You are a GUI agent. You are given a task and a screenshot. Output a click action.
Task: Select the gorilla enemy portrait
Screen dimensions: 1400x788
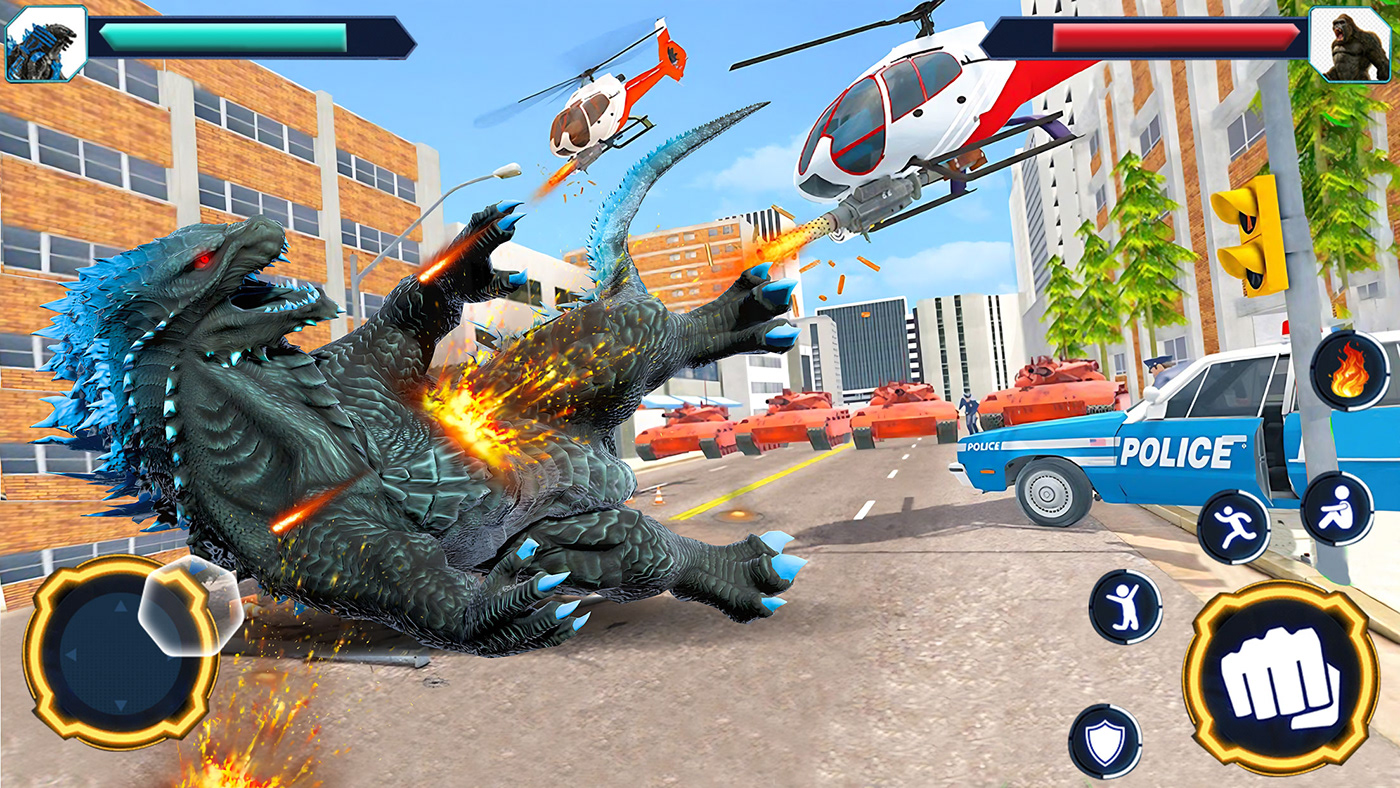tap(1349, 43)
